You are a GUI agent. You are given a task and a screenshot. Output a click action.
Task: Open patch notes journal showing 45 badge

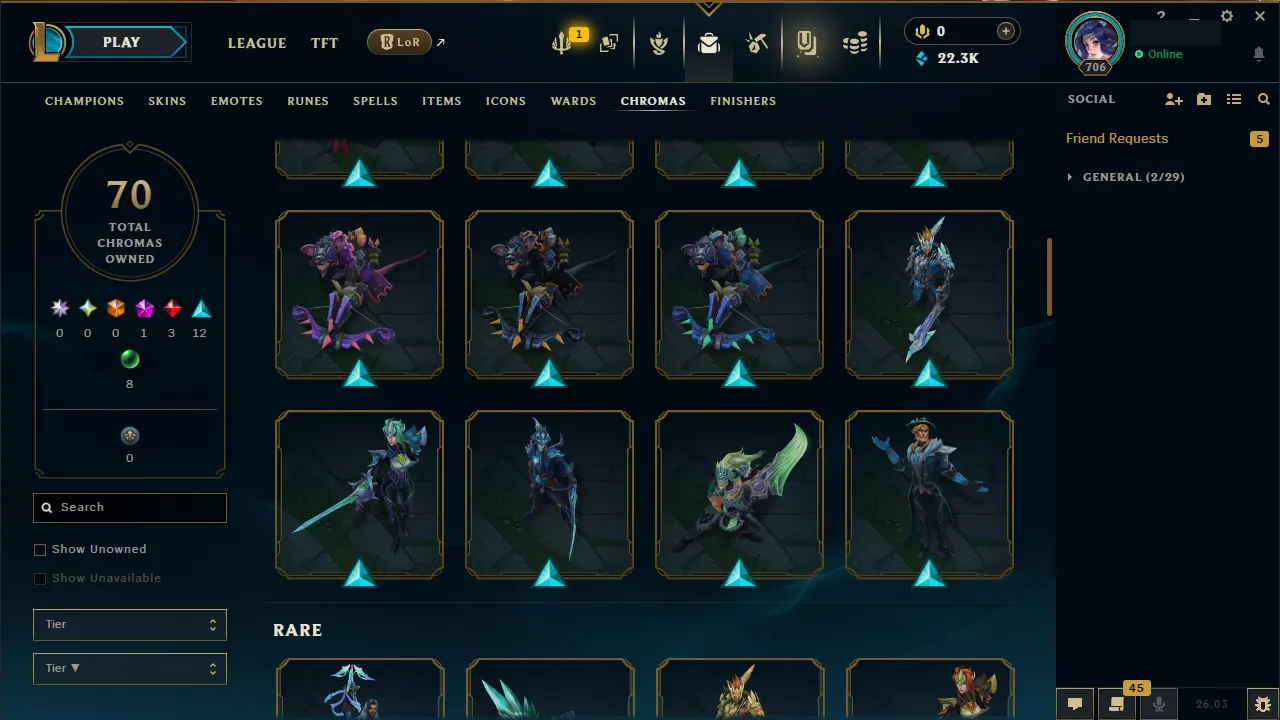tap(1117, 704)
